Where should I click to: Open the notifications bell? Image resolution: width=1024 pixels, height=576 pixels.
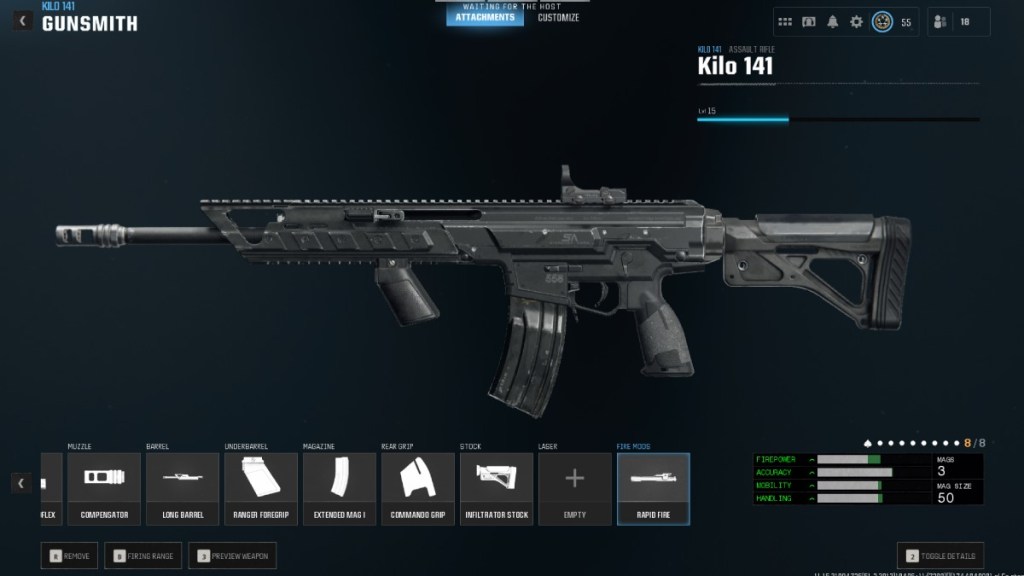click(x=832, y=22)
